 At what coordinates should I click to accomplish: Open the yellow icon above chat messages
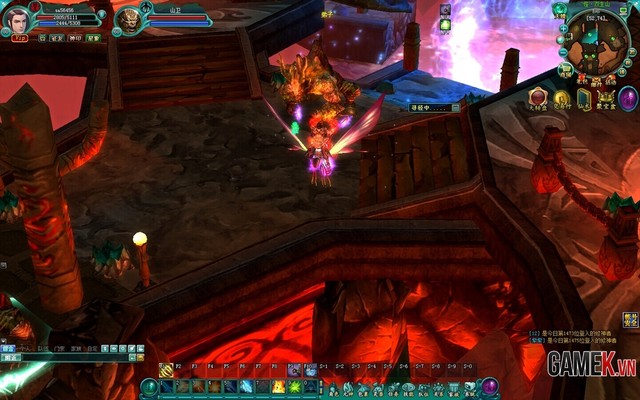[630, 320]
